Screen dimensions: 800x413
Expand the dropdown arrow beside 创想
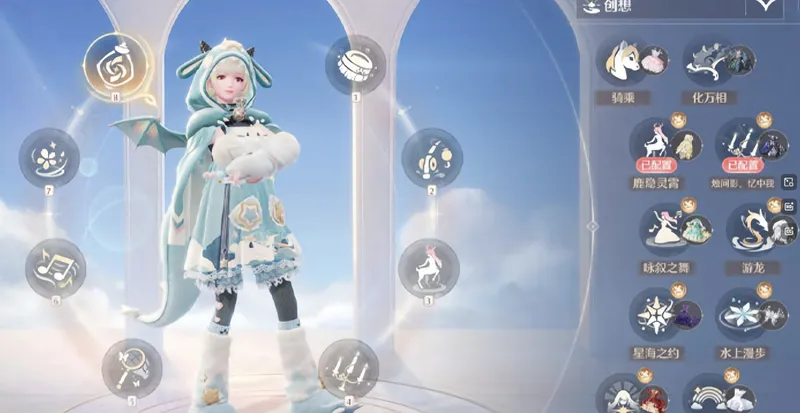tap(767, 6)
